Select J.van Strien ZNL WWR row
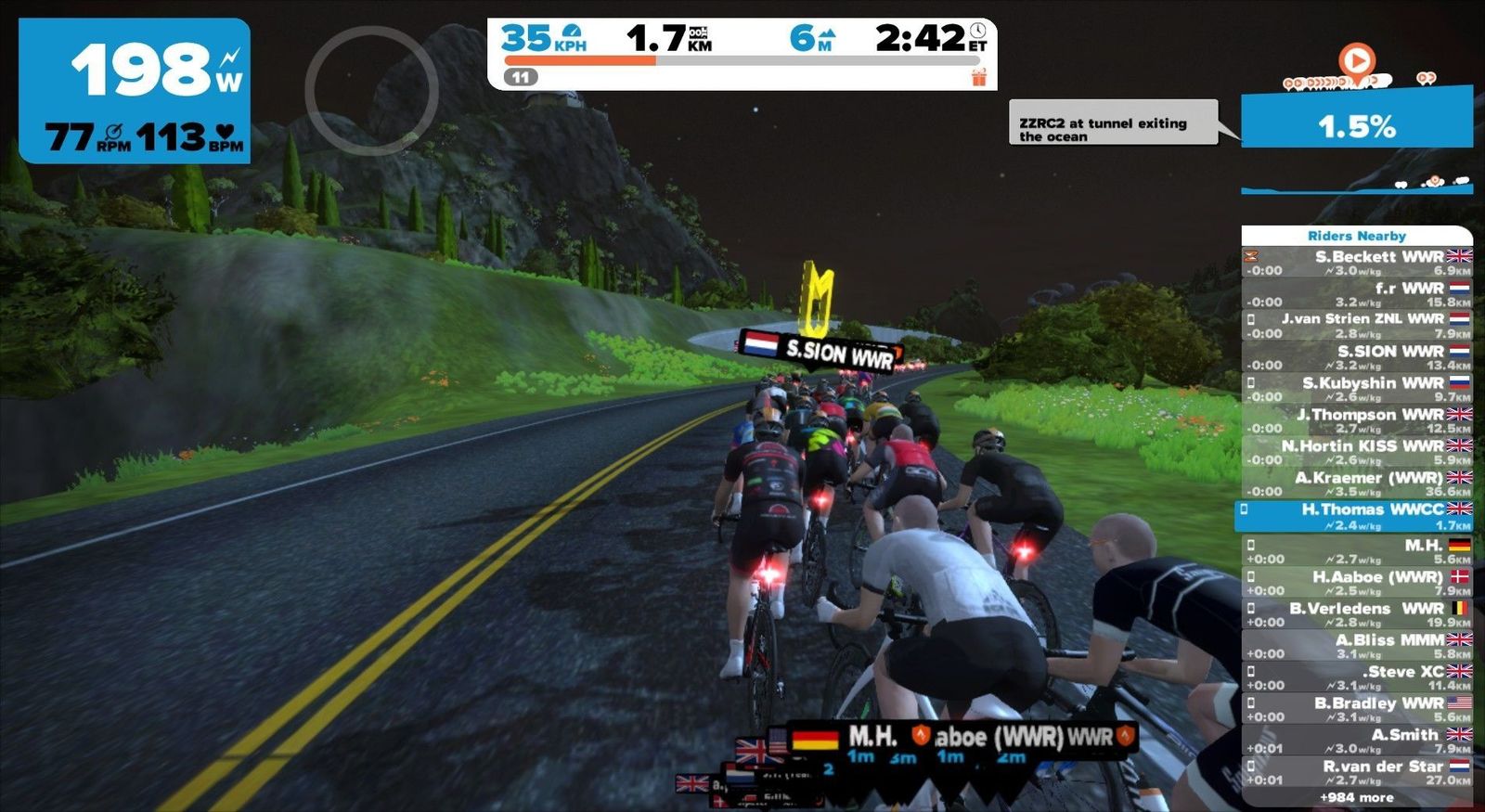 coord(1357,326)
